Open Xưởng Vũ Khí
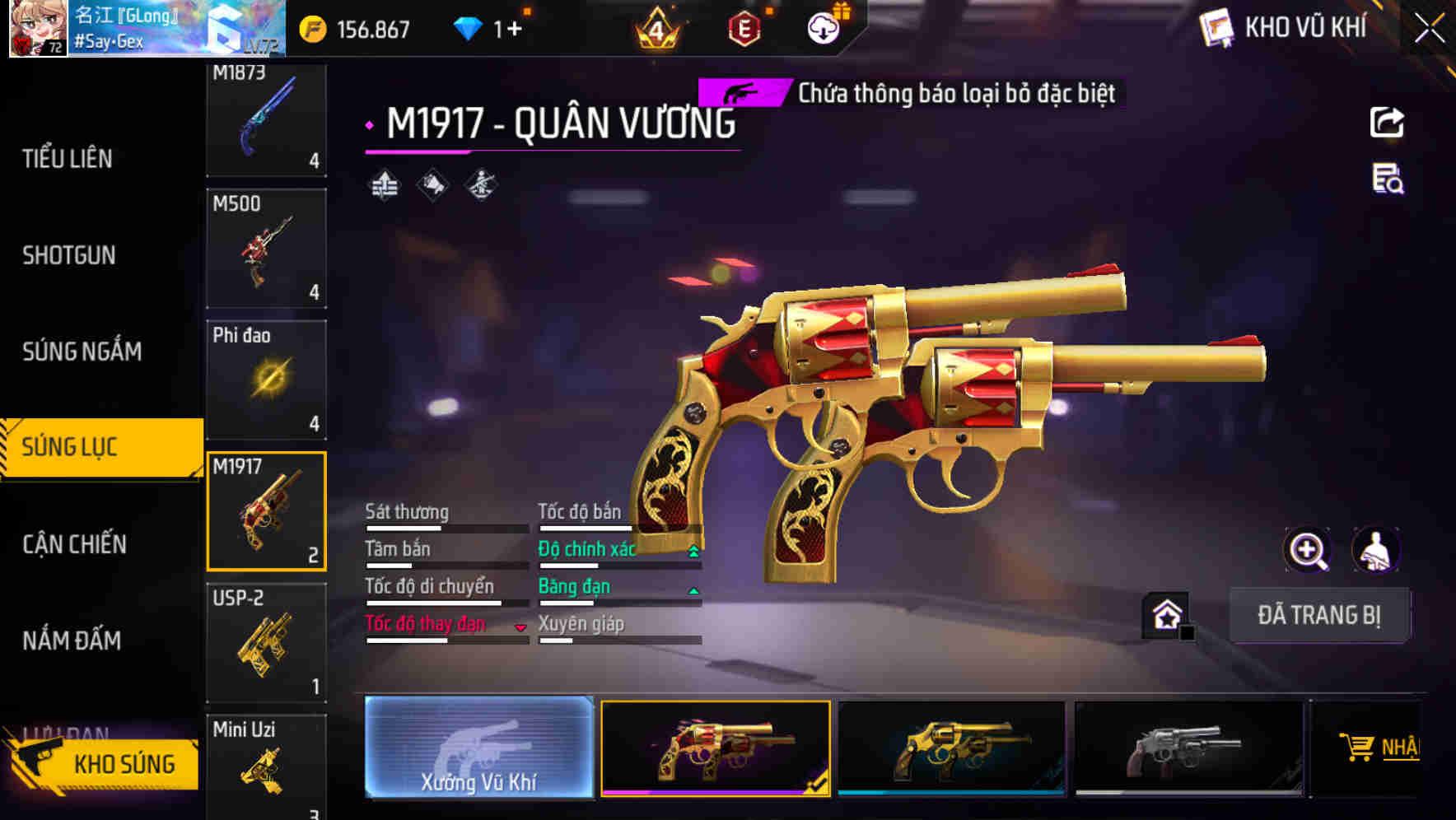1456x820 pixels. 479,749
